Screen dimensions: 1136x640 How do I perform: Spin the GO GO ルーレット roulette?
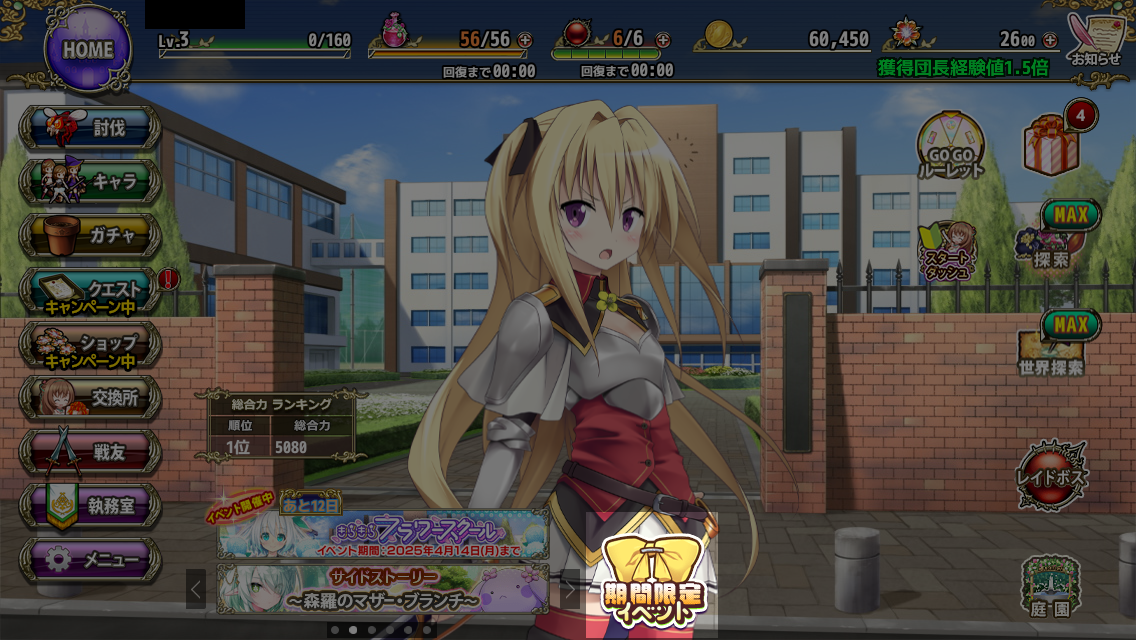(951, 146)
